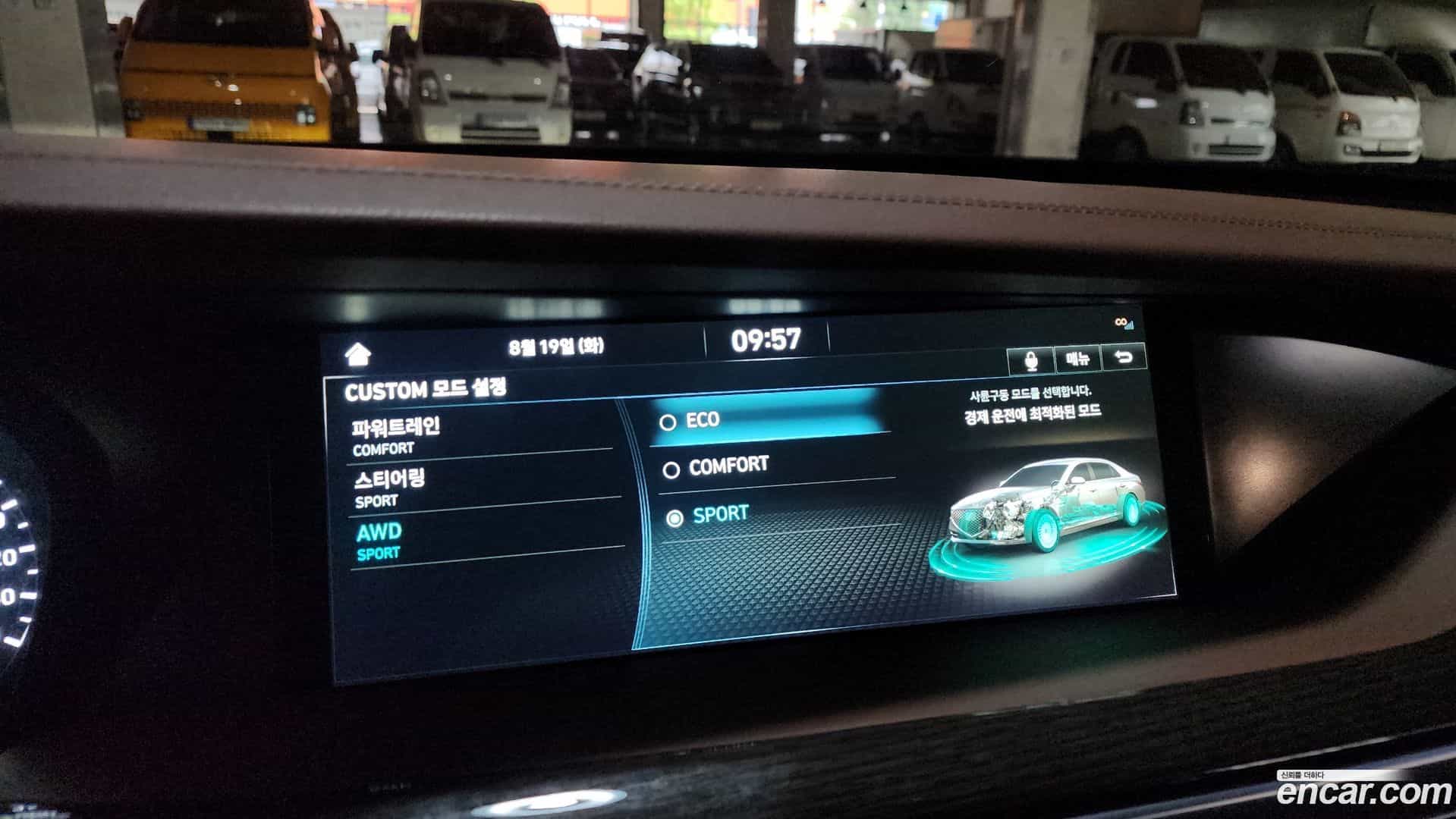
Task: Tap the ECO radio button circle icon
Action: [668, 422]
